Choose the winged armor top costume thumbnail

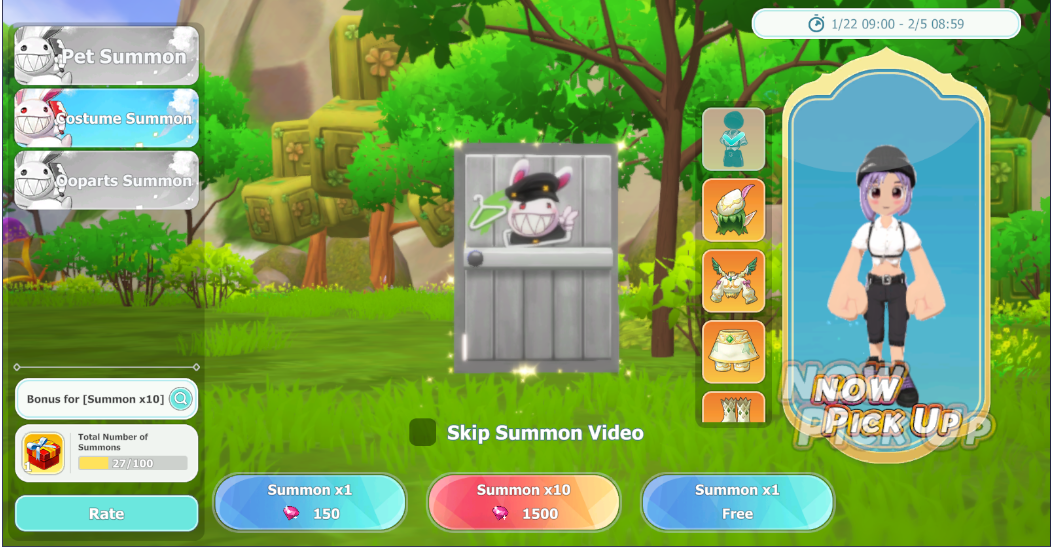(733, 281)
